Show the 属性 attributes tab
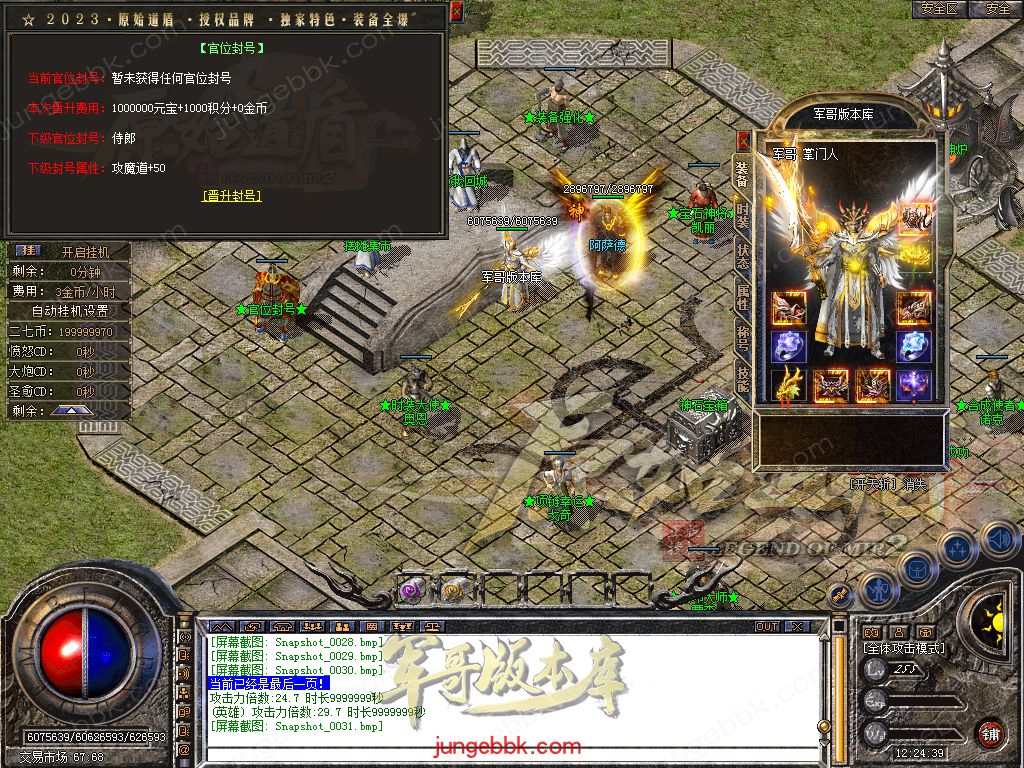 point(742,296)
